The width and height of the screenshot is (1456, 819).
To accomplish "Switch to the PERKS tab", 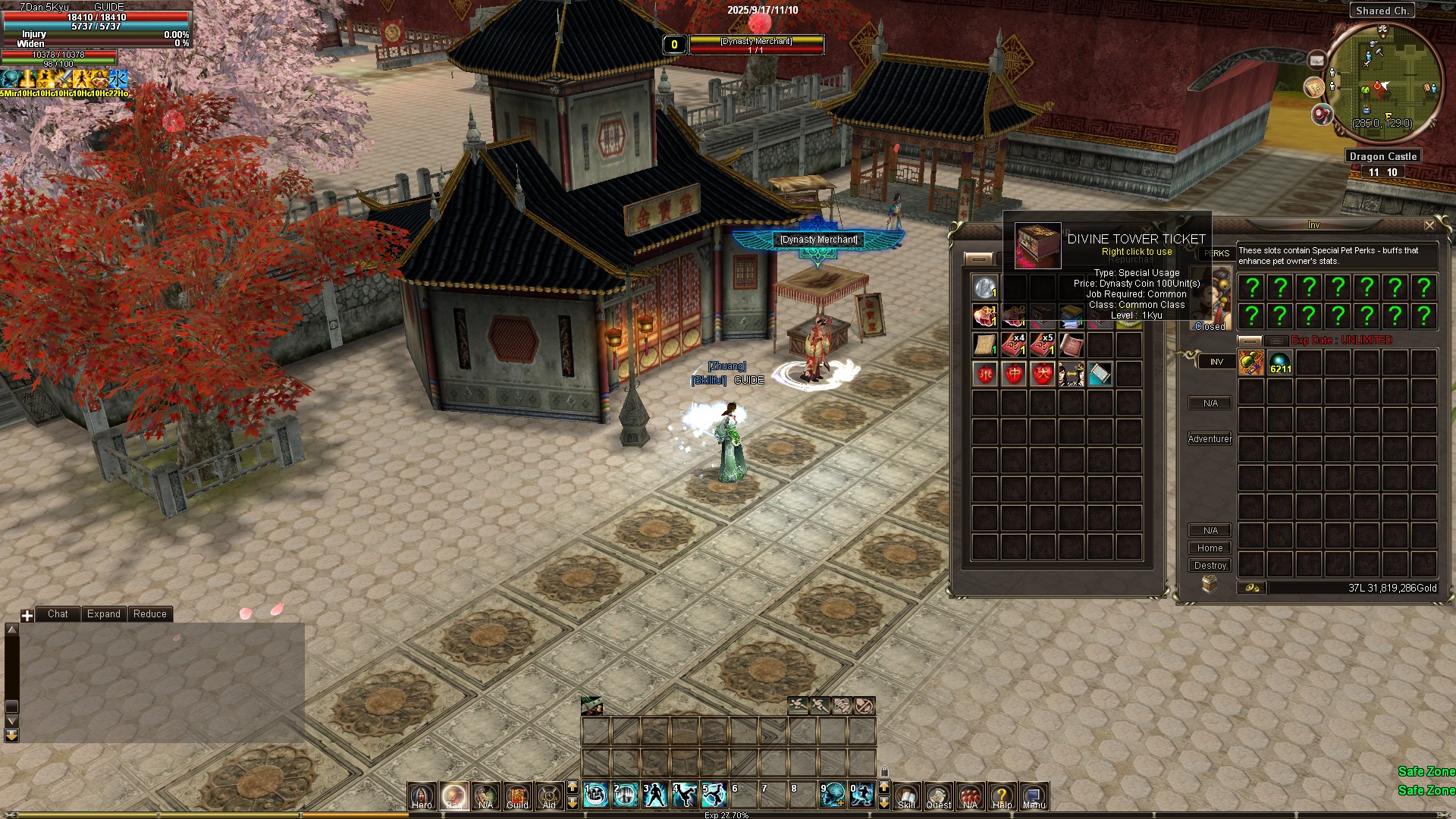I will click(1216, 253).
